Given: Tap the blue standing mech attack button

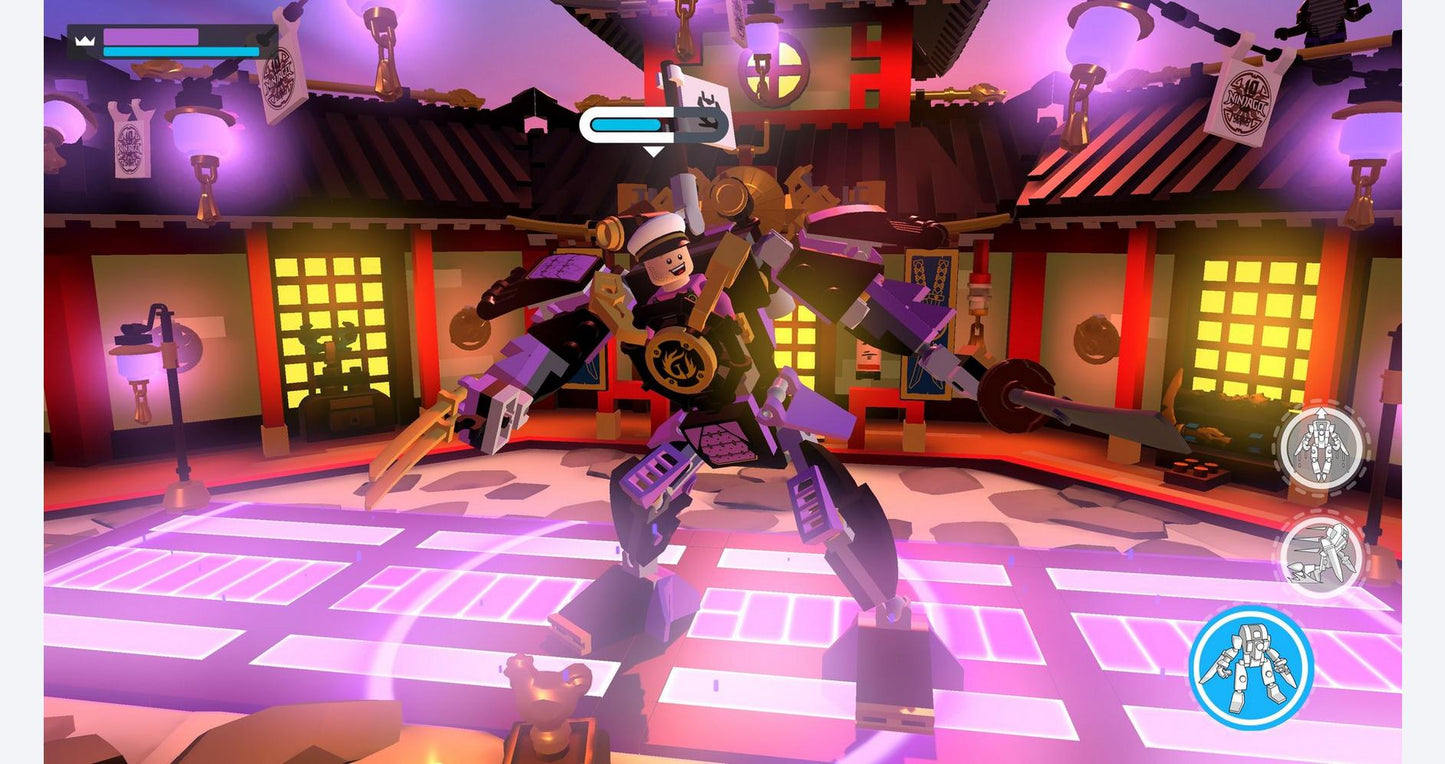Looking at the screenshot, I should pos(1251,667).
